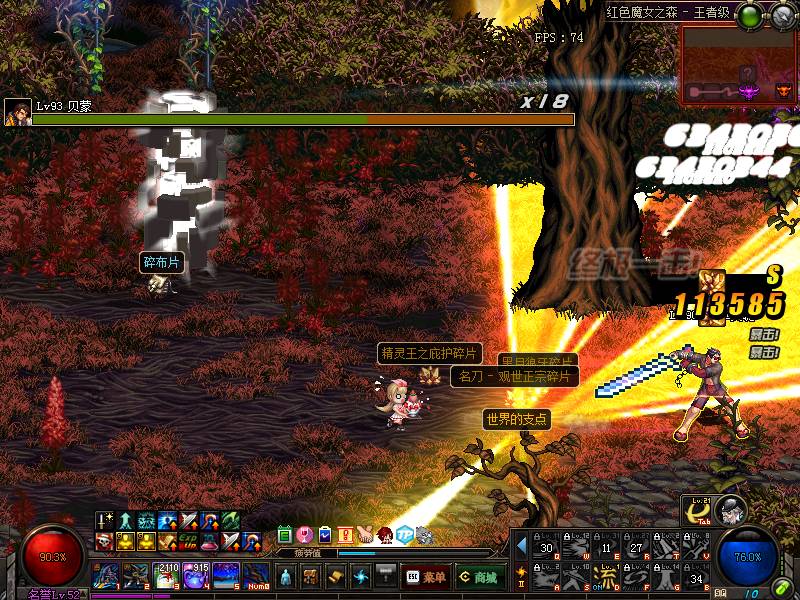This screenshot has width=800, height=600.
Task: Click the handshake icon
Action: pyautogui.click(x=364, y=534)
